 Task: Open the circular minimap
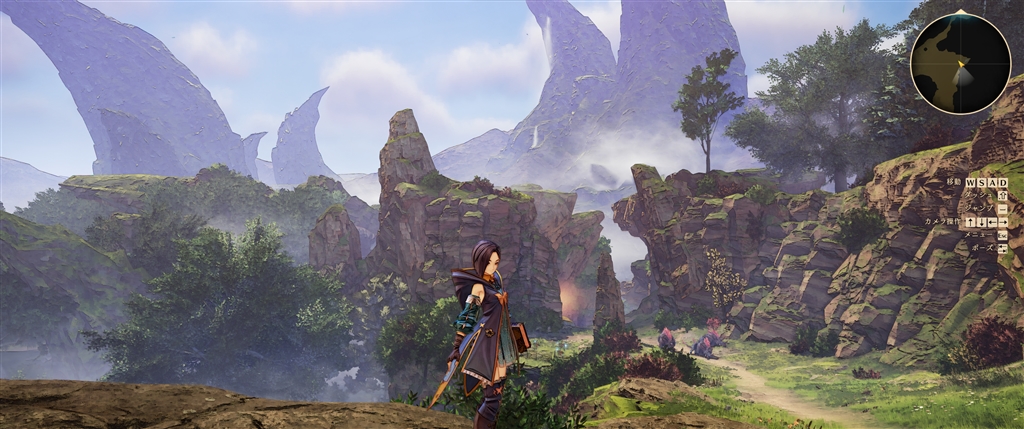click(x=960, y=63)
